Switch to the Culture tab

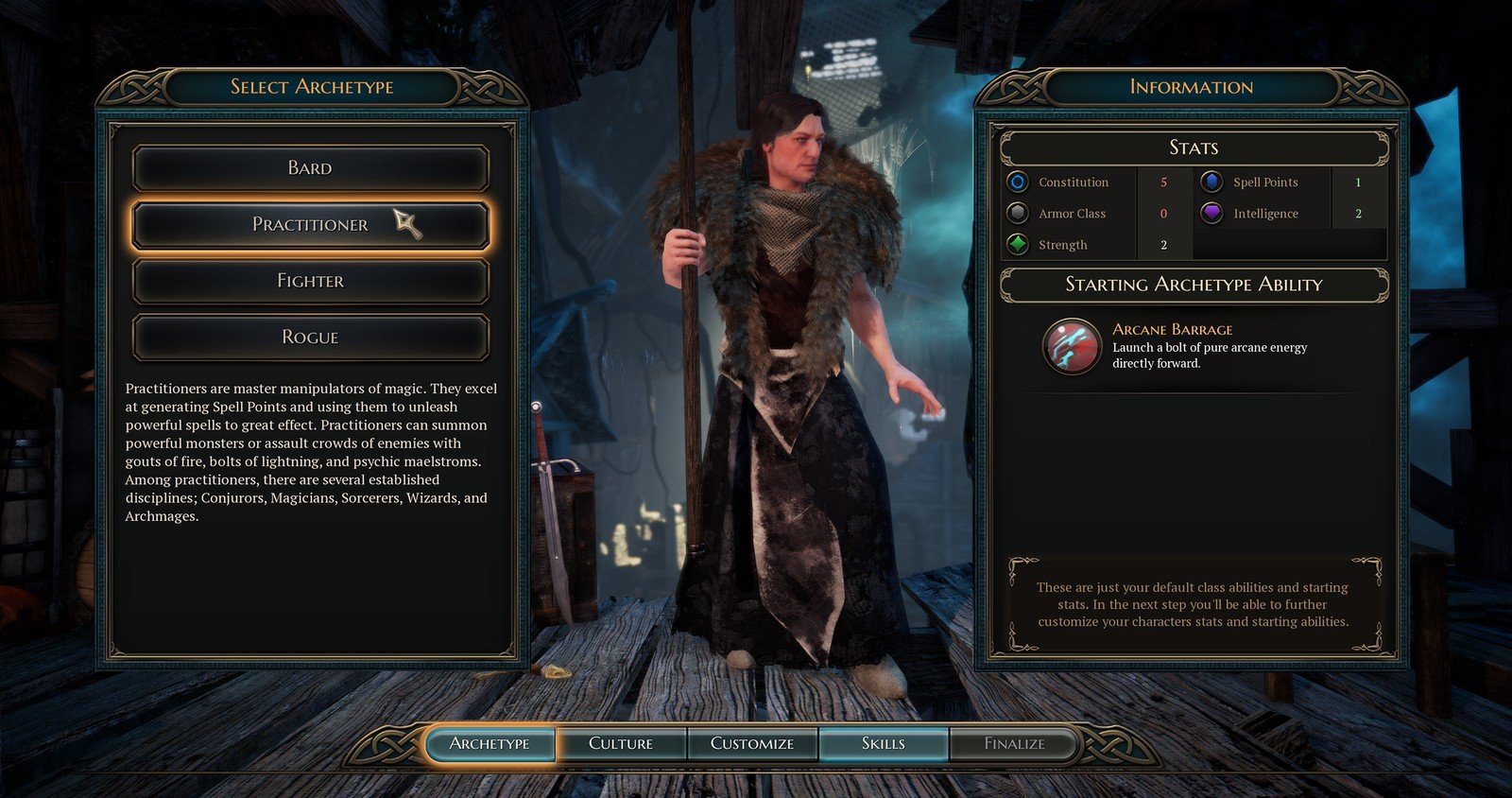[623, 743]
